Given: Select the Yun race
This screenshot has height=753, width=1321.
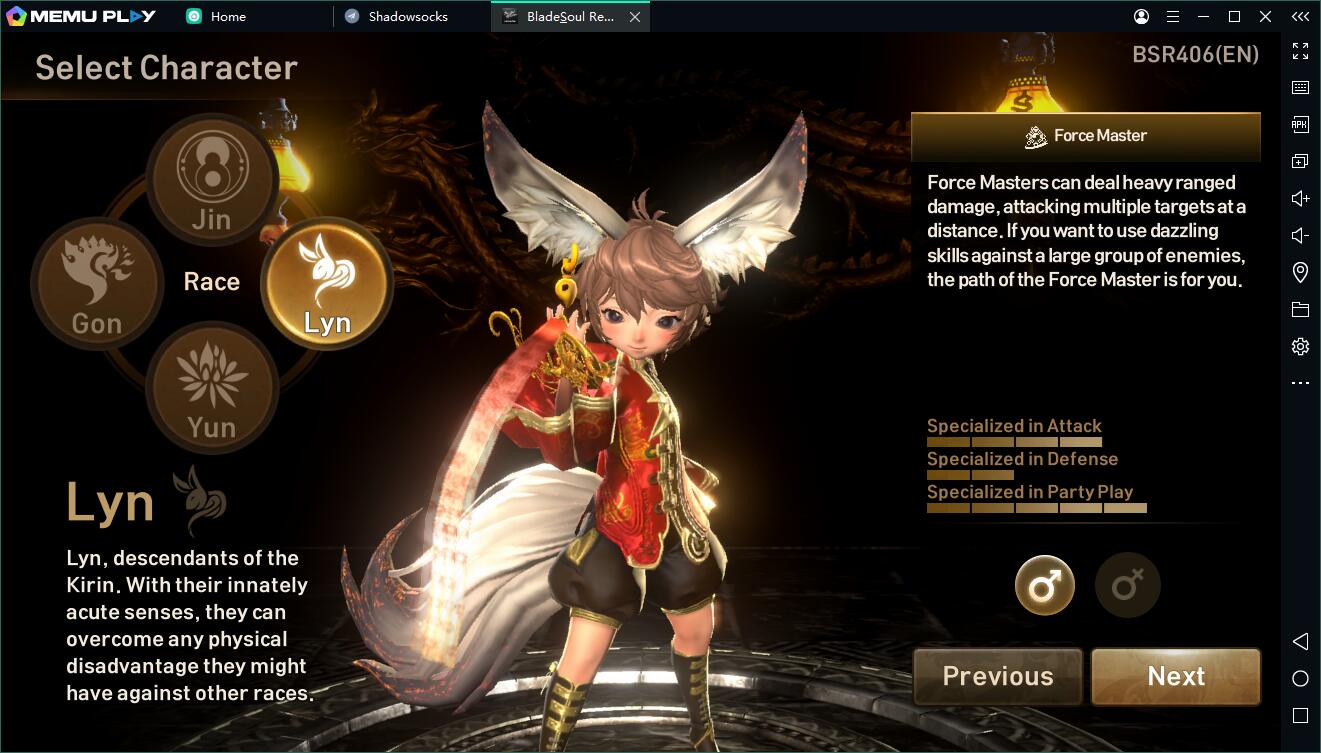Looking at the screenshot, I should (x=211, y=388).
